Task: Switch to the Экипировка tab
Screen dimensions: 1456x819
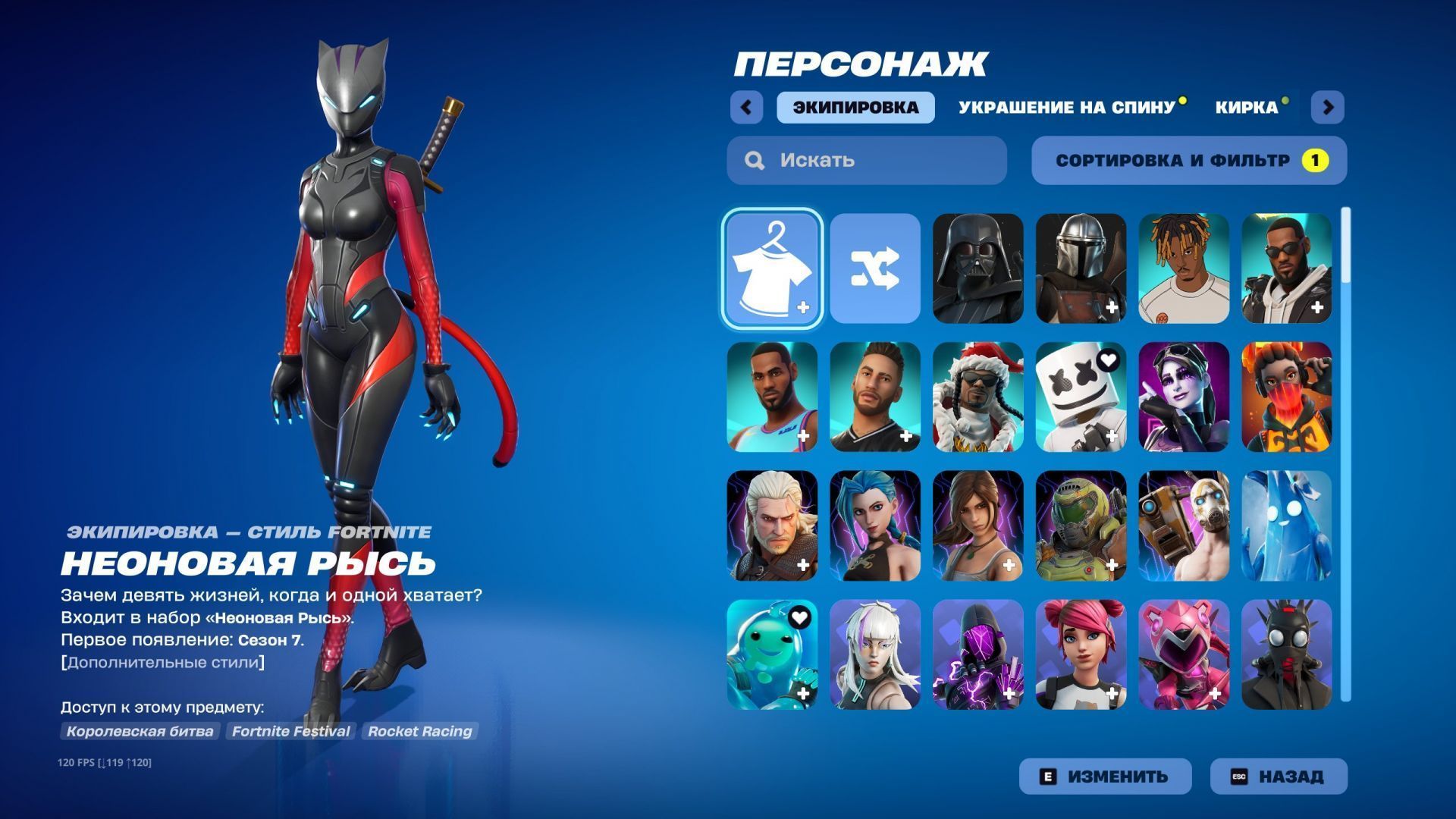Action: point(855,107)
